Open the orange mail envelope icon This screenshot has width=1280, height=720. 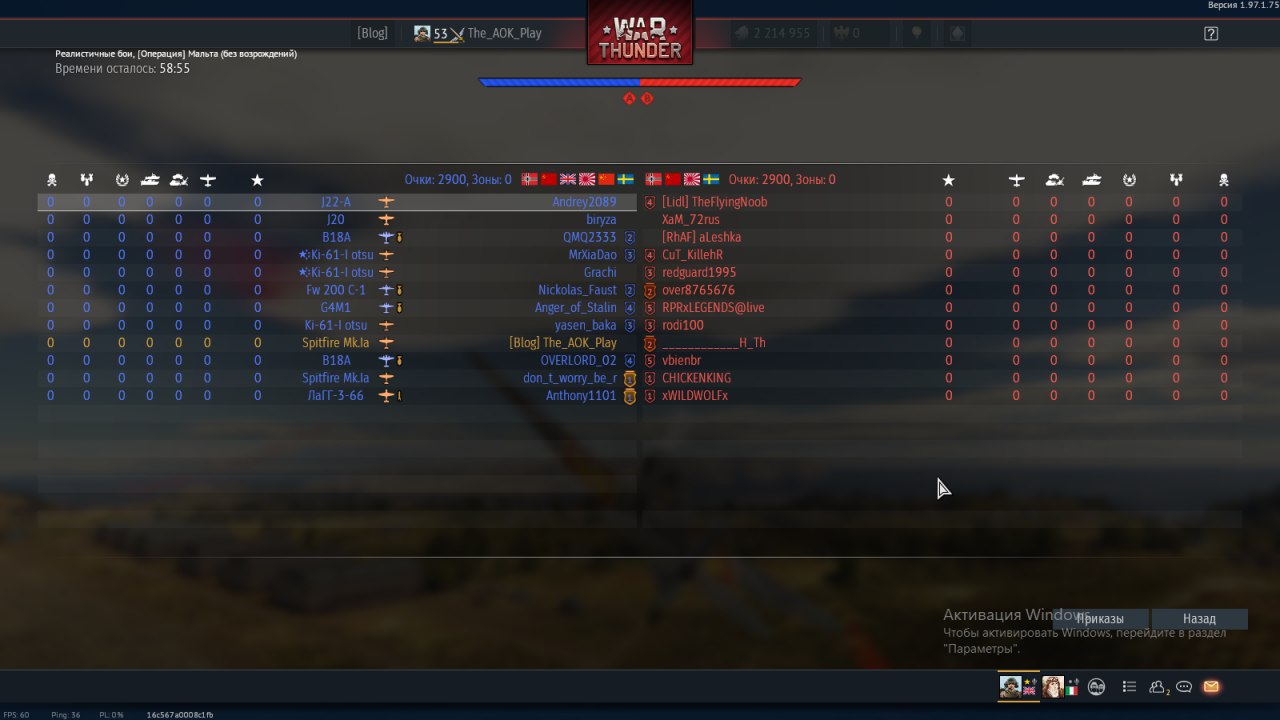[1211, 687]
